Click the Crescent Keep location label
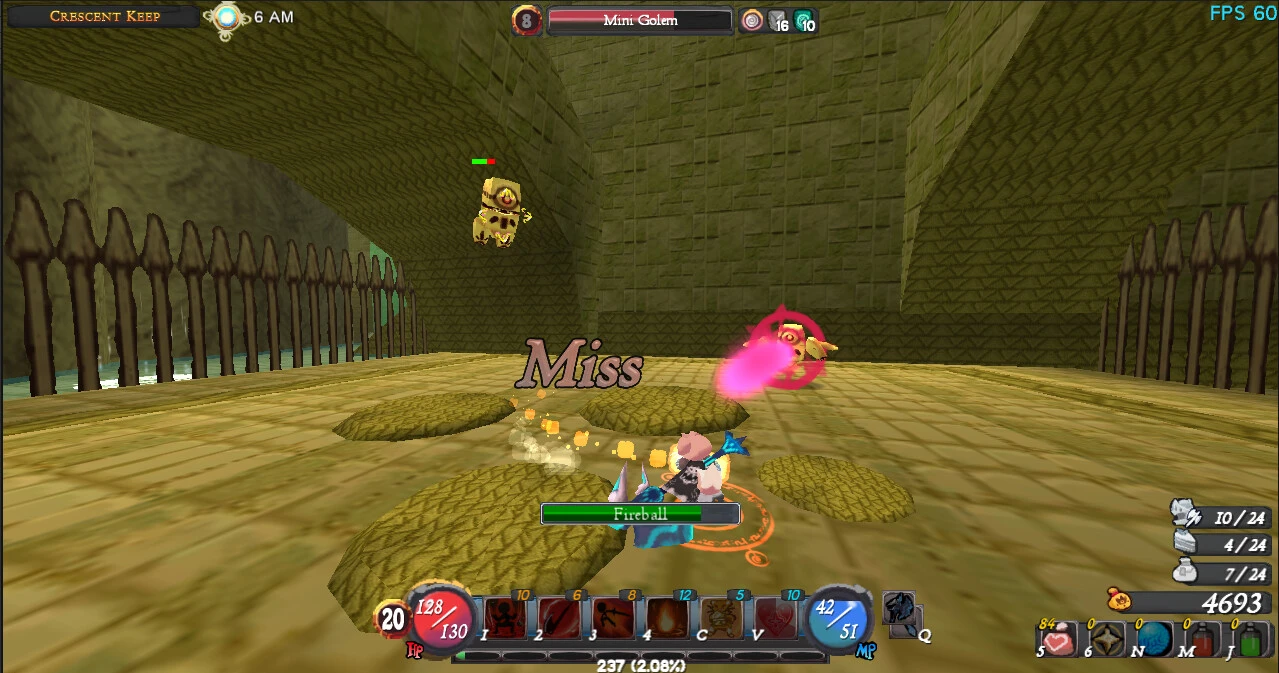1279x673 pixels. (104, 16)
